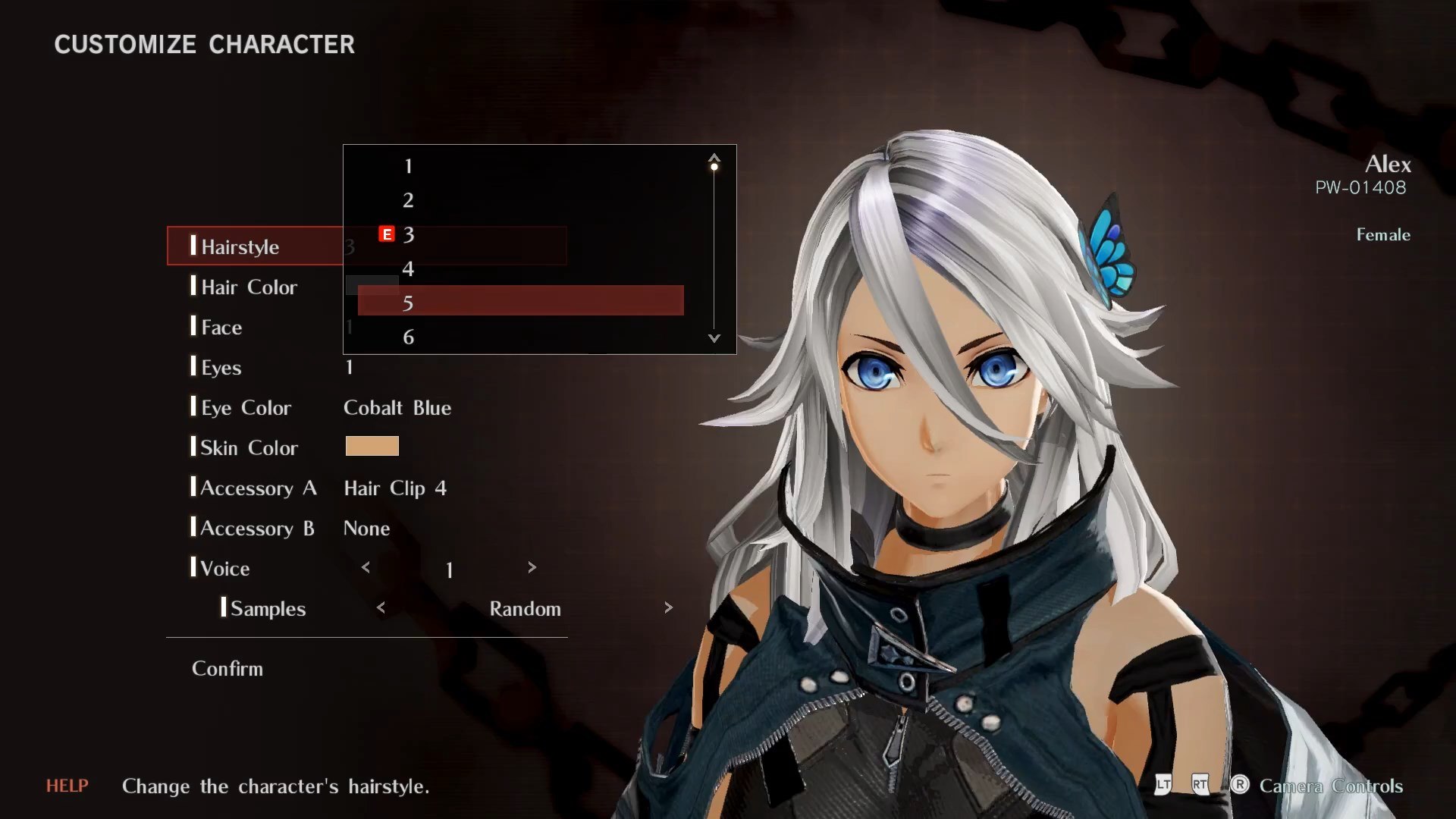Open the Accessory A option

258,488
